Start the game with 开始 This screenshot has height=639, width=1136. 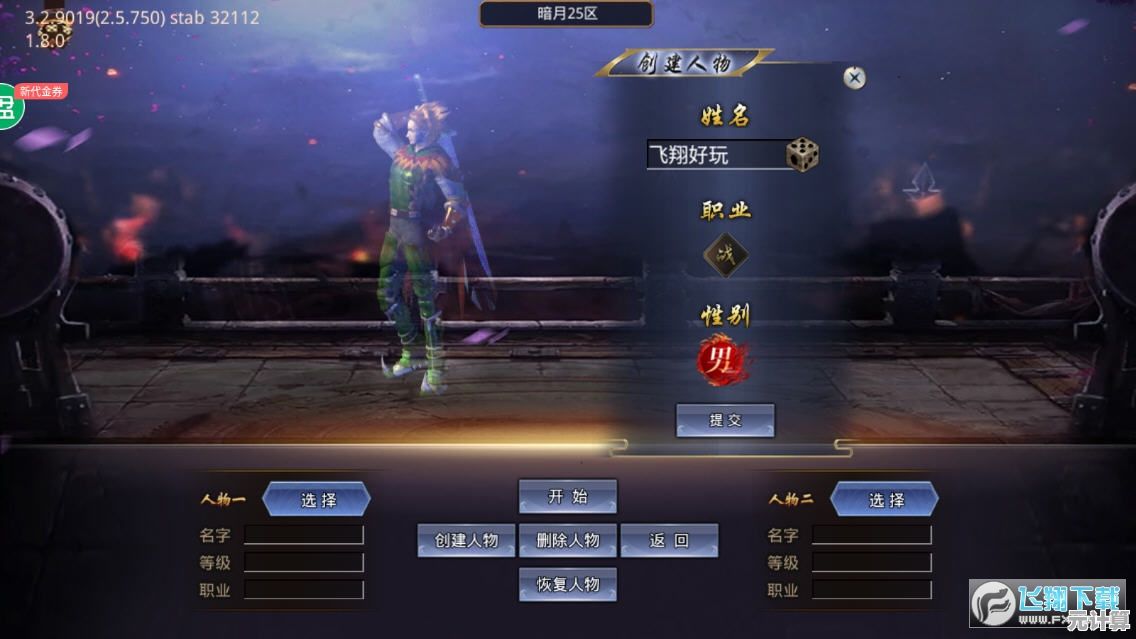[567, 497]
